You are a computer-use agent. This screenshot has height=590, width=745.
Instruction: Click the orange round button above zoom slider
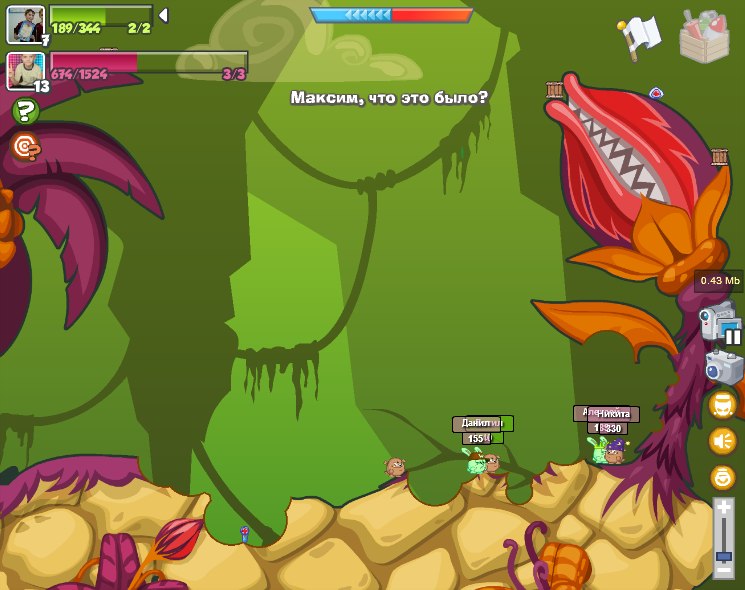coord(722,477)
